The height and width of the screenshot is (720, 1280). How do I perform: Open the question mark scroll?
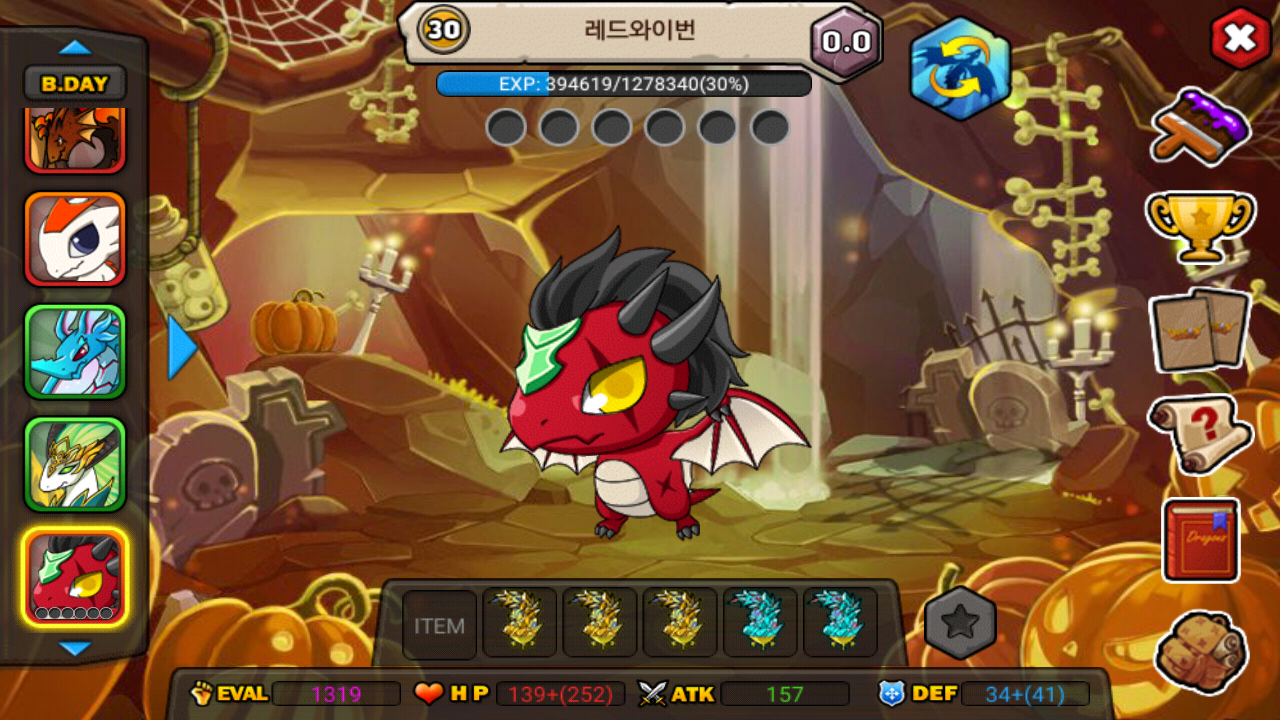[x=1200, y=433]
